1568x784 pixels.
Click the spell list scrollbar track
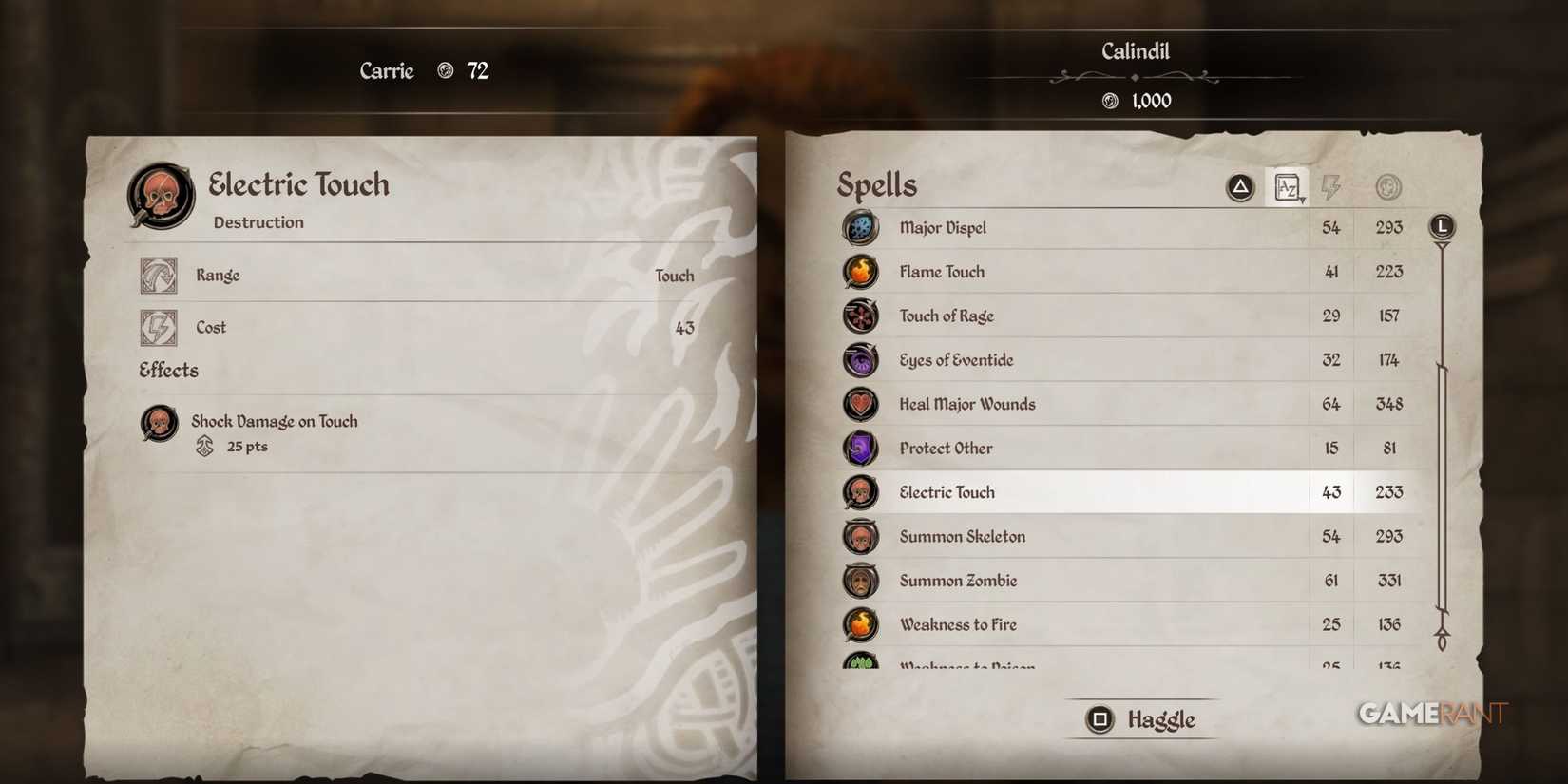tap(1443, 428)
